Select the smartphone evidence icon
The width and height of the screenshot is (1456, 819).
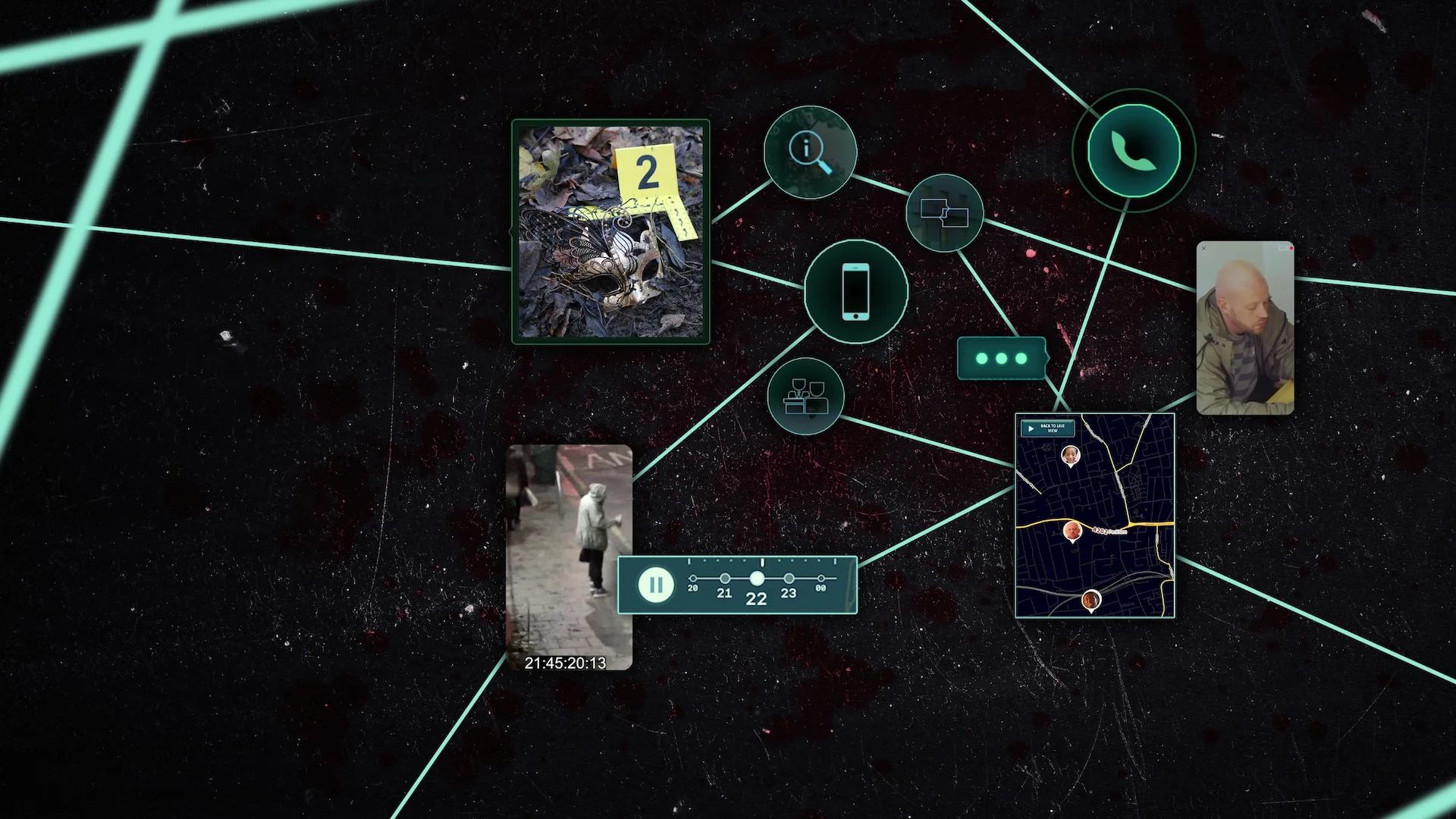[855, 292]
